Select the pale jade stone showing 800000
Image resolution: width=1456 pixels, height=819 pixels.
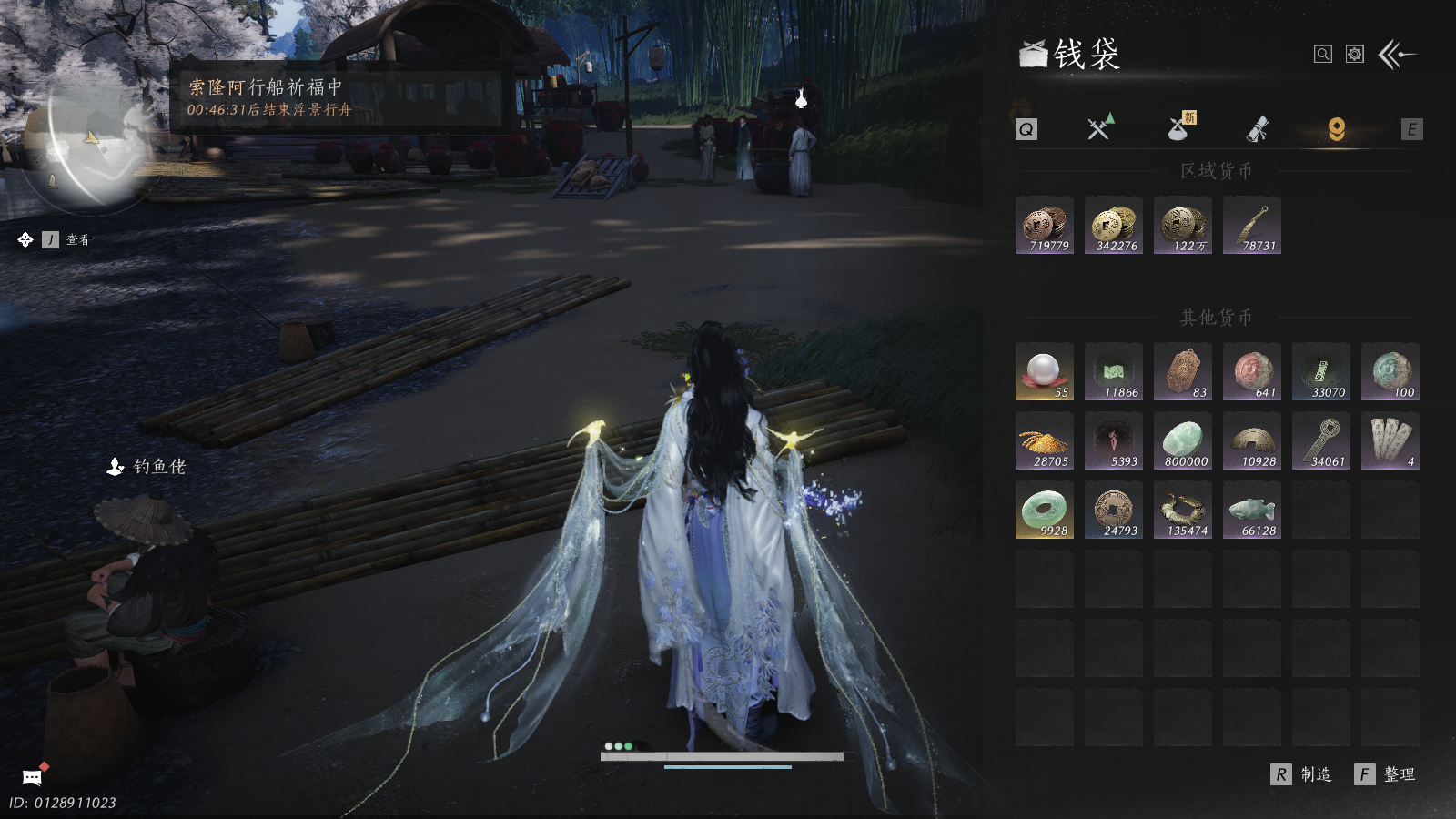click(1183, 440)
